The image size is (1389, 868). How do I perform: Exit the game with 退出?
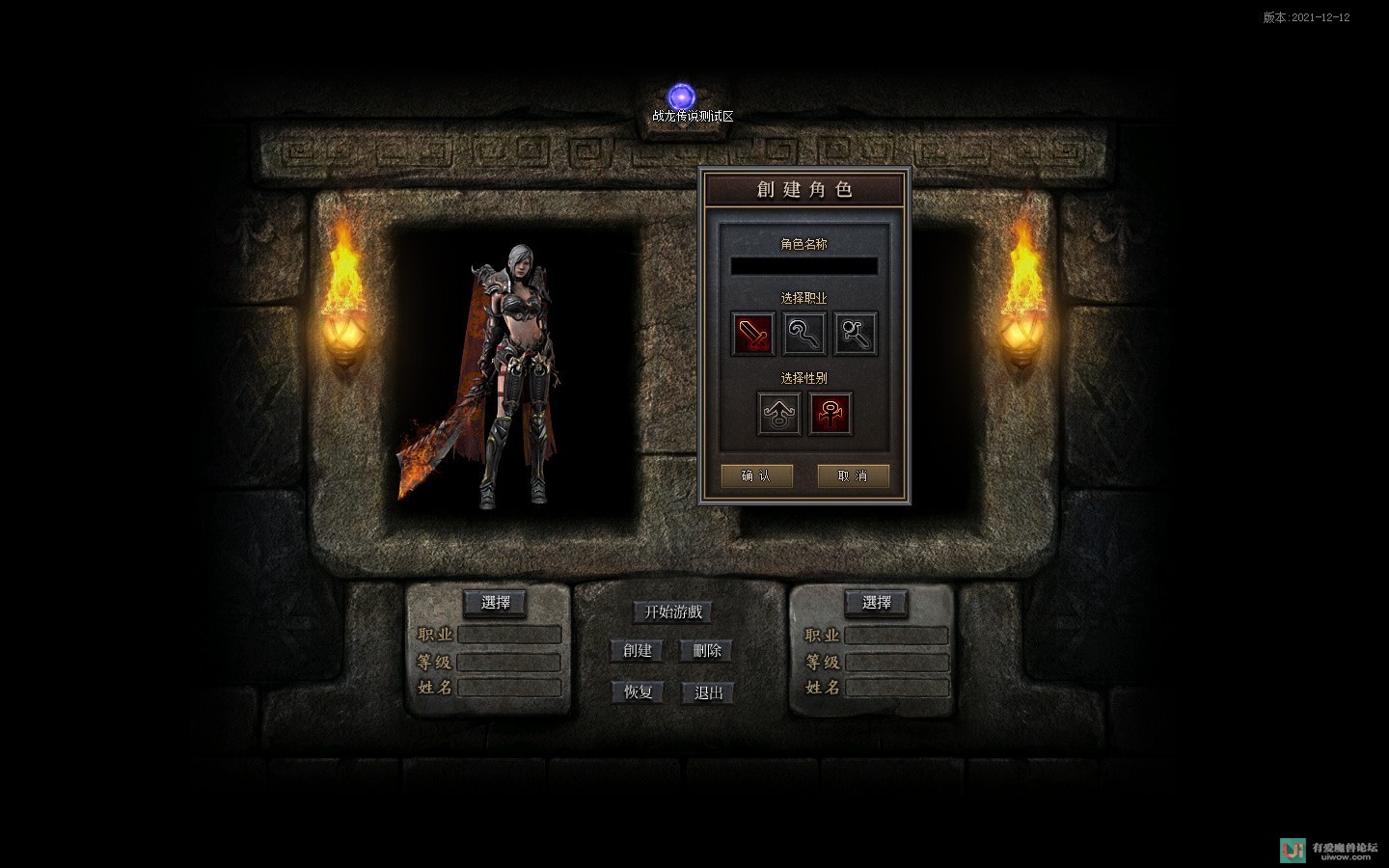(x=708, y=692)
